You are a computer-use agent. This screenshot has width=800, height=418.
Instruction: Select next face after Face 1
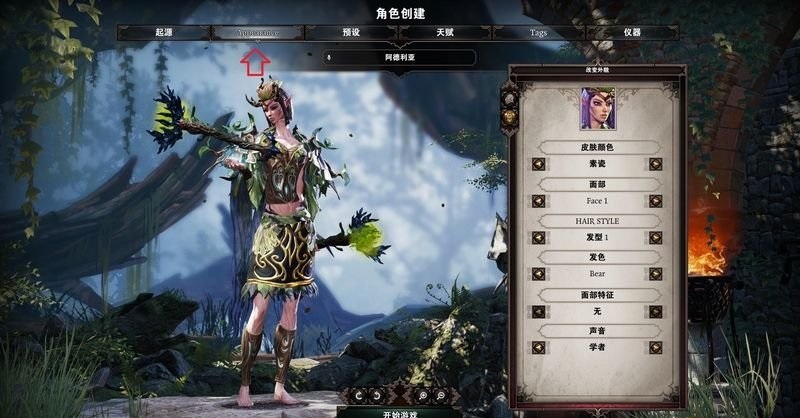point(656,201)
